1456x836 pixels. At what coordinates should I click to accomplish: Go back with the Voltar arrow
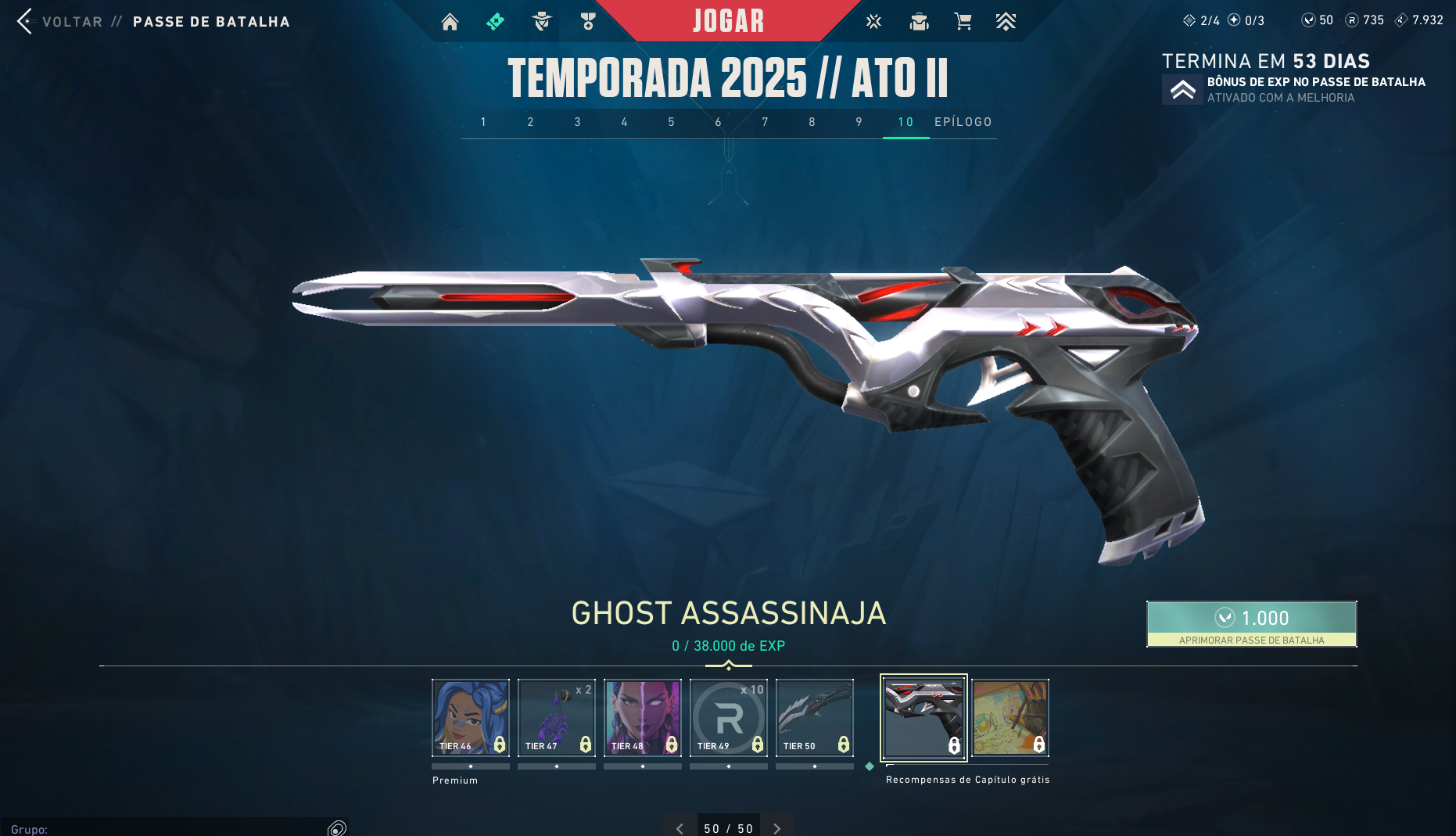[x=25, y=21]
